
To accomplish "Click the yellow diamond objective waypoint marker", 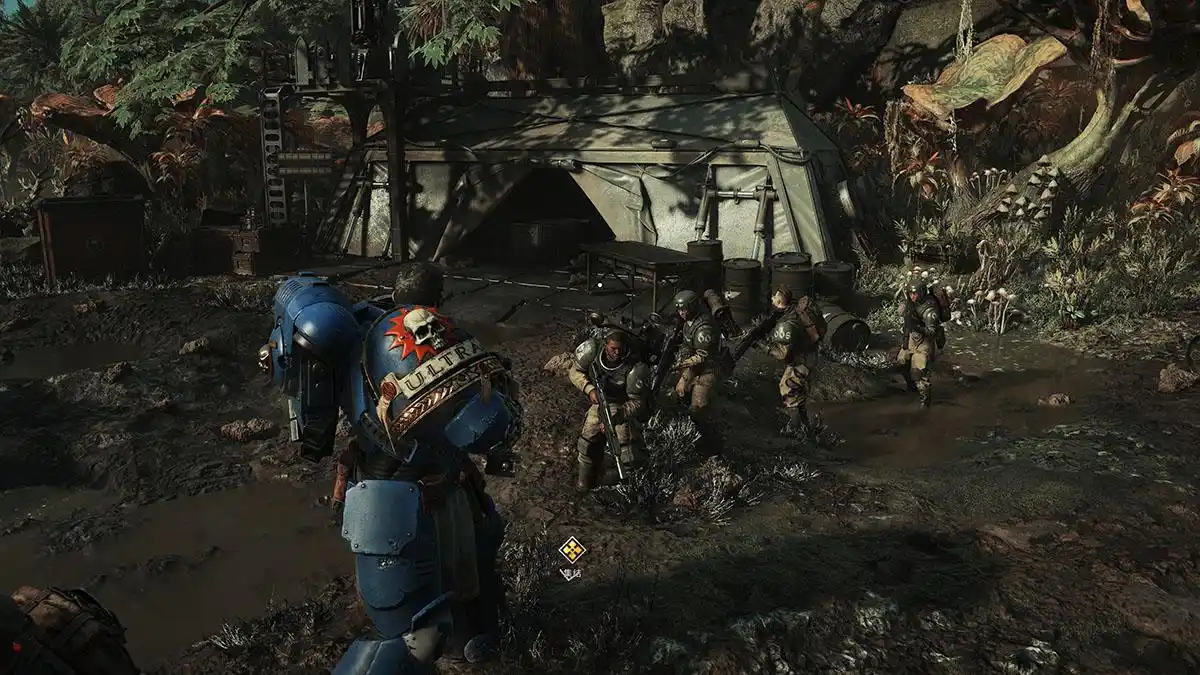I will point(571,549).
